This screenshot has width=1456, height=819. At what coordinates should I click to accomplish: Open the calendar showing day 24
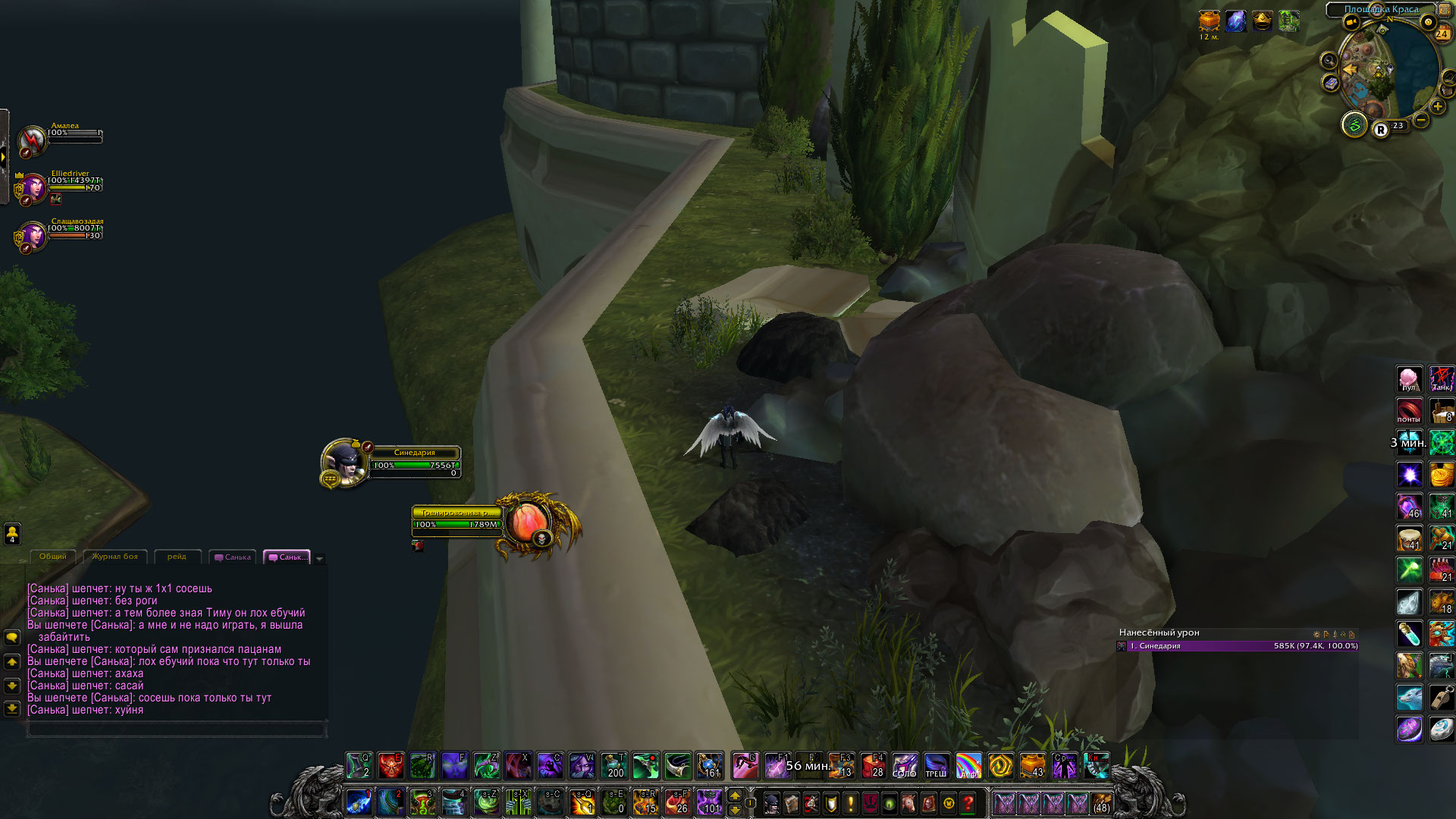[1442, 33]
